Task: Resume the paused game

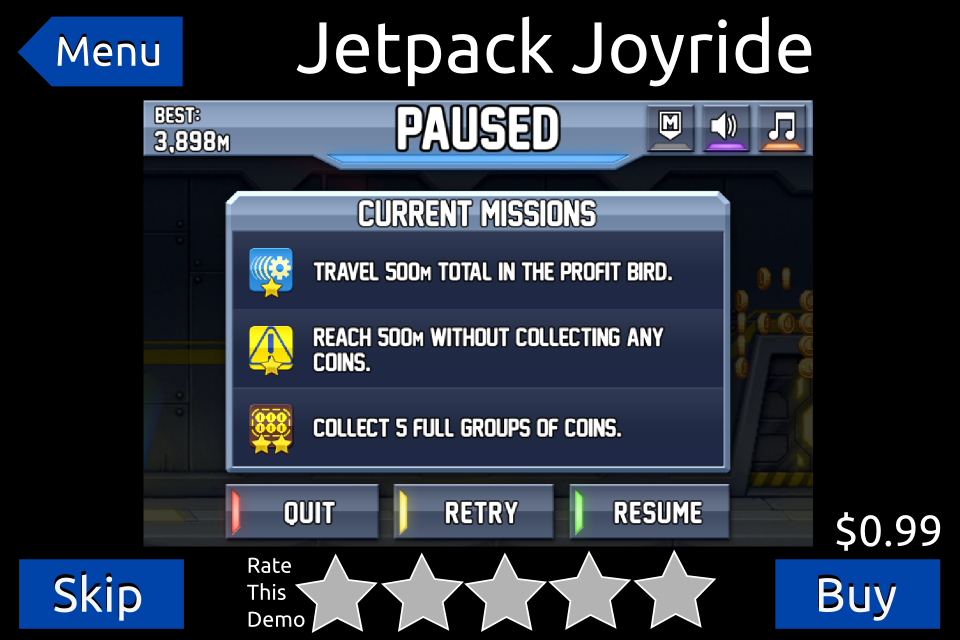Action: (x=650, y=513)
